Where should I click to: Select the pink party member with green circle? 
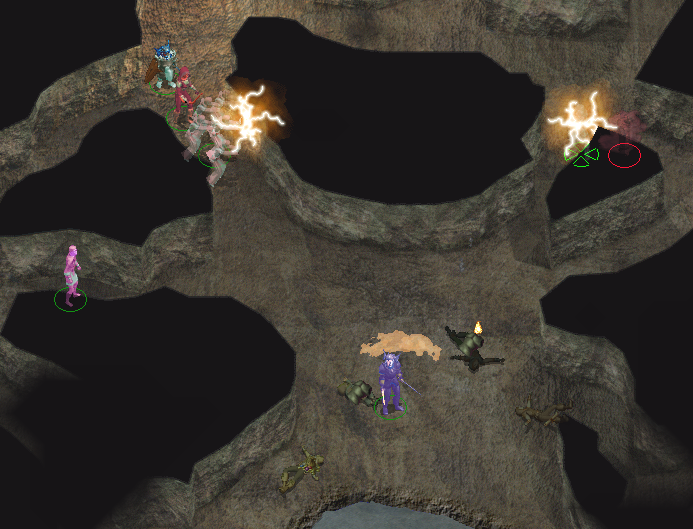[x=71, y=275]
